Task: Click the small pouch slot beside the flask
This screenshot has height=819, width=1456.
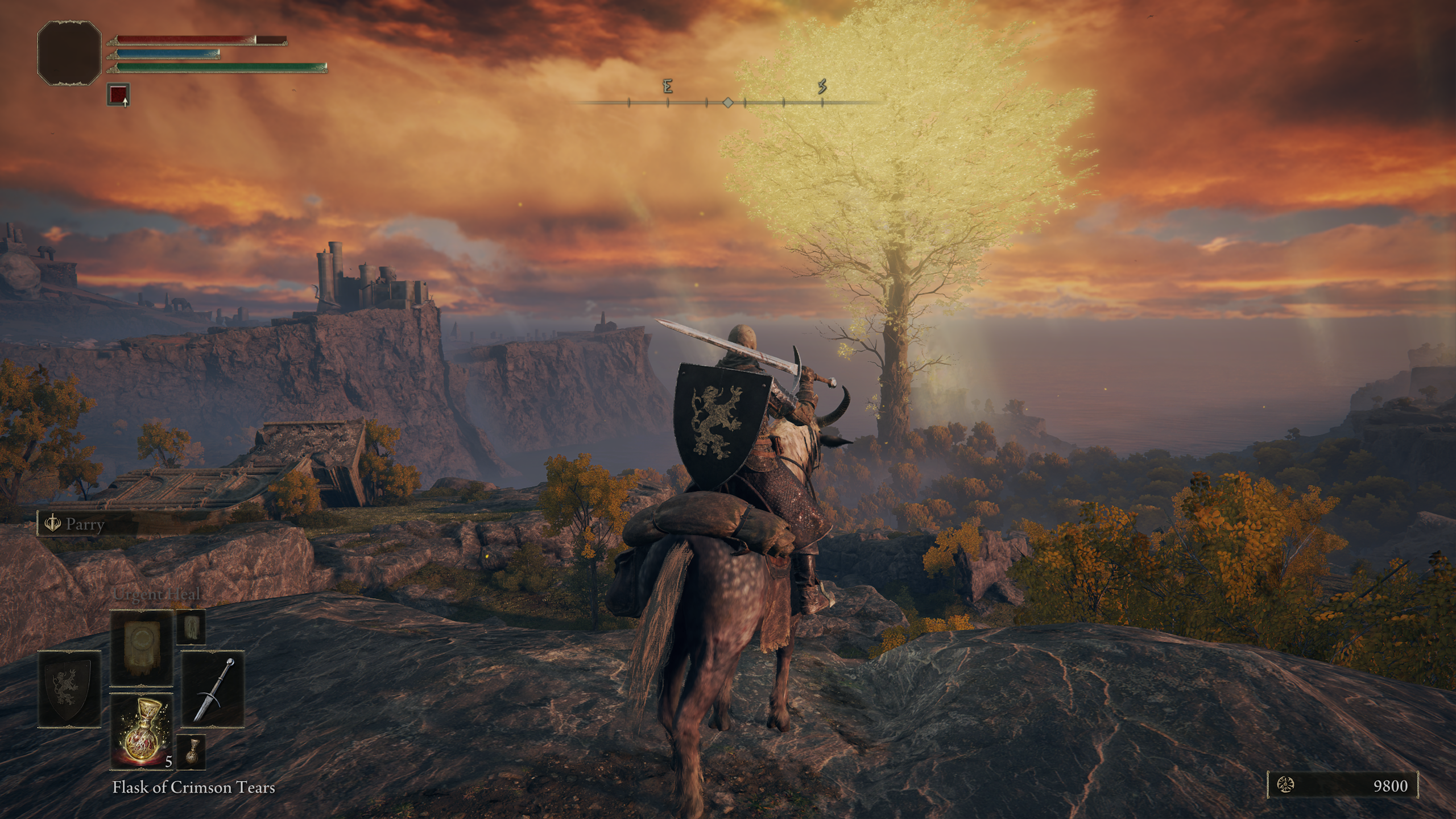Action: (x=191, y=752)
